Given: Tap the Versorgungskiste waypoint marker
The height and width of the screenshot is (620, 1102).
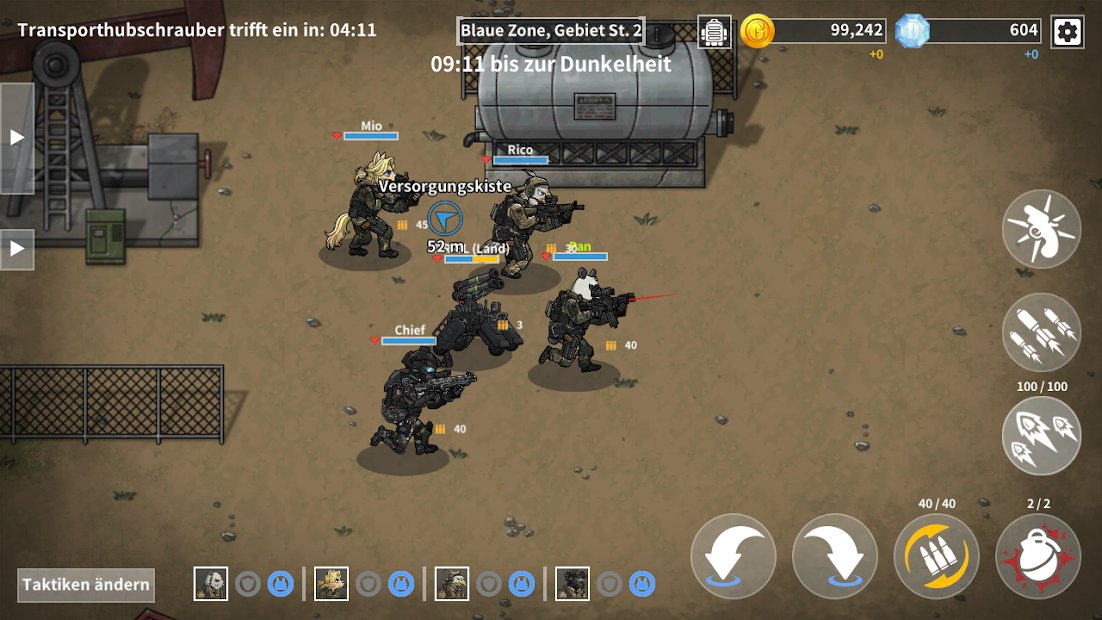Looking at the screenshot, I should click(x=445, y=218).
